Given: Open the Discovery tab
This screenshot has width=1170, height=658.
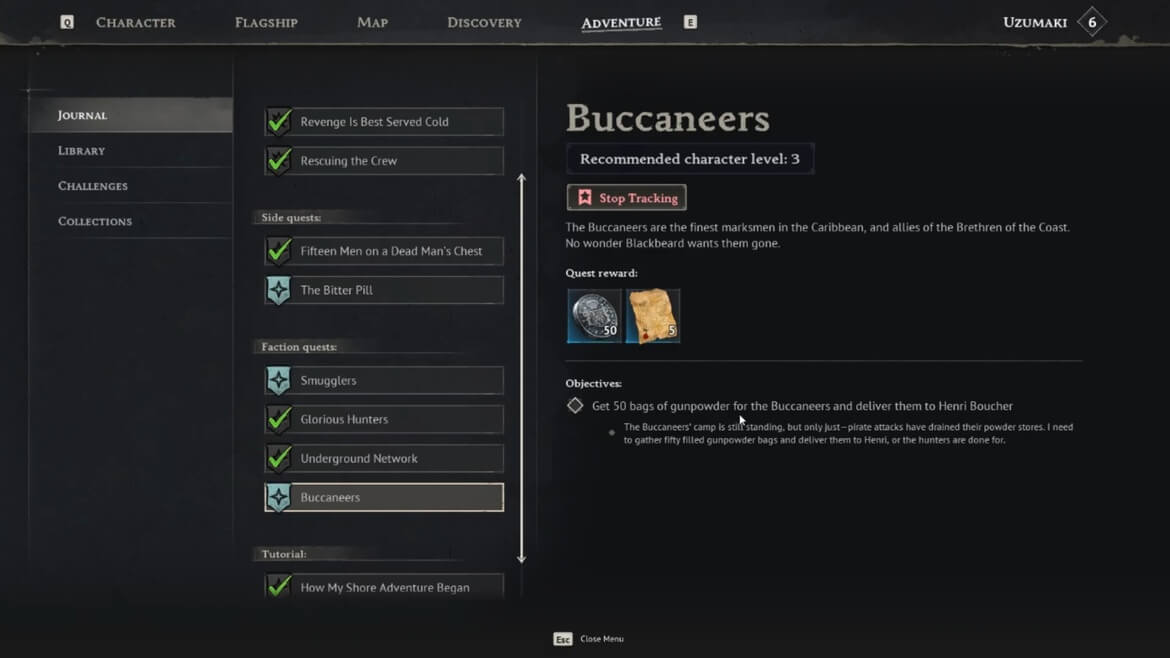Looking at the screenshot, I should (484, 22).
